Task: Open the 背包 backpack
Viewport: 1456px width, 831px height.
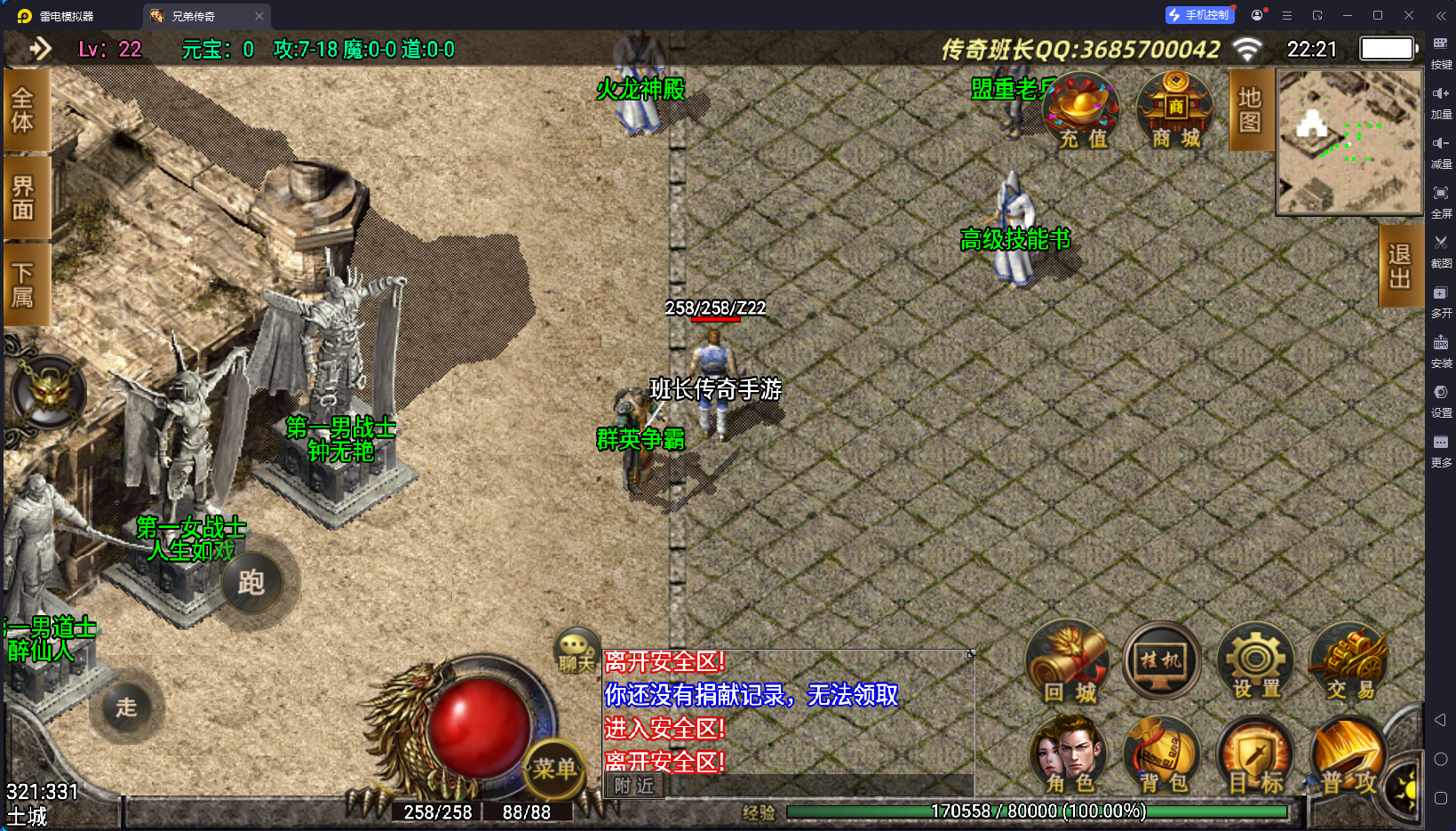Action: (x=1163, y=755)
